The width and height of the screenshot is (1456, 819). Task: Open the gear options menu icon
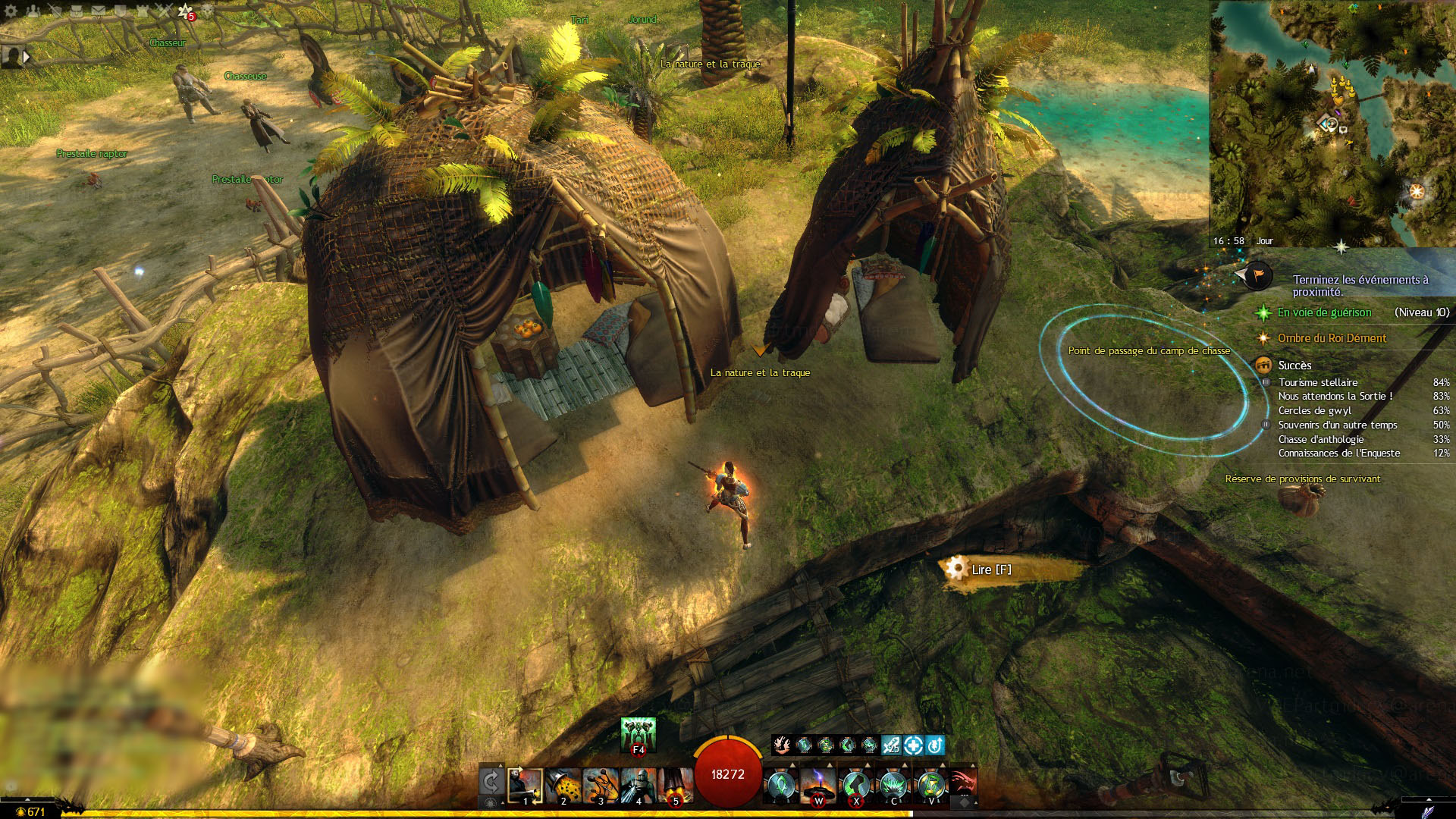click(11, 11)
